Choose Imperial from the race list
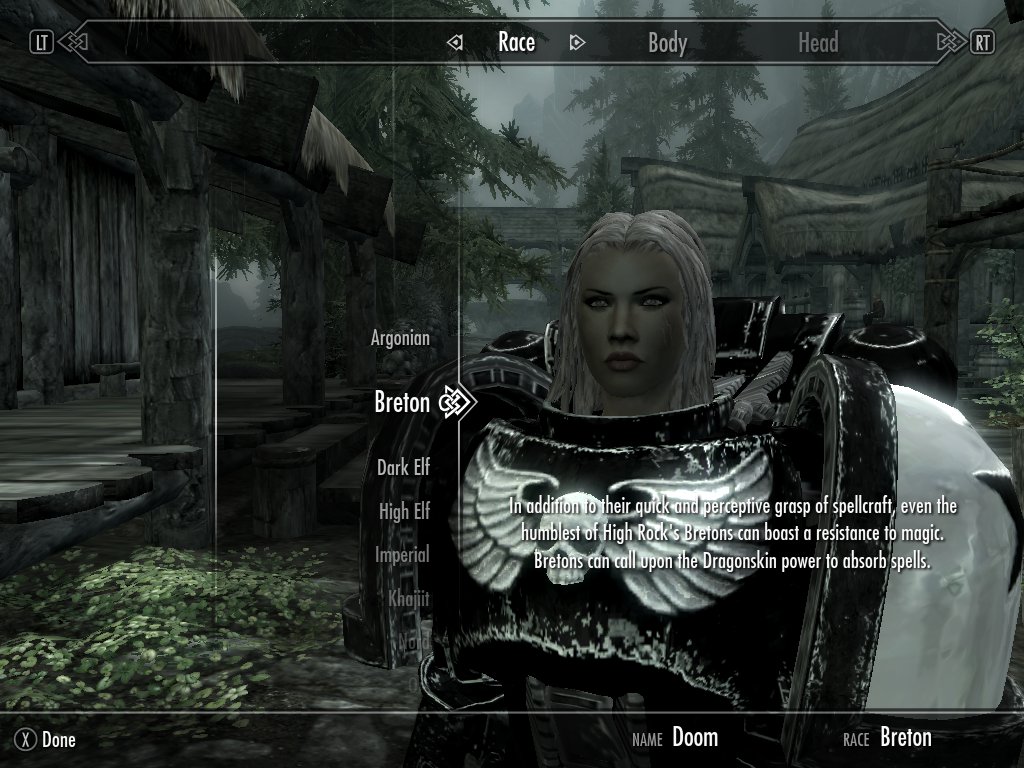1024x768 pixels. [x=402, y=554]
